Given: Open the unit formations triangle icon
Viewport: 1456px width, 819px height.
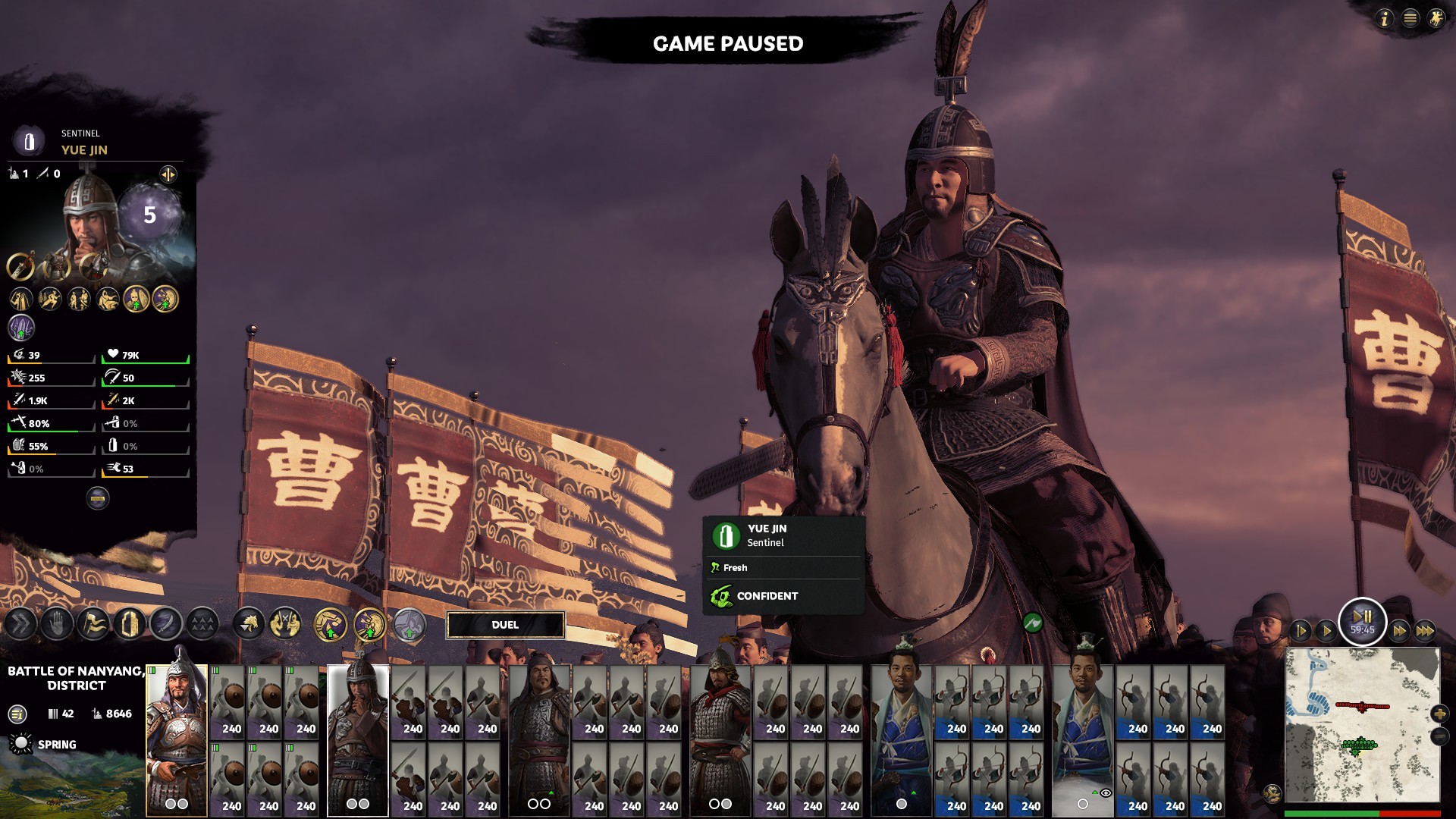Looking at the screenshot, I should click(202, 624).
